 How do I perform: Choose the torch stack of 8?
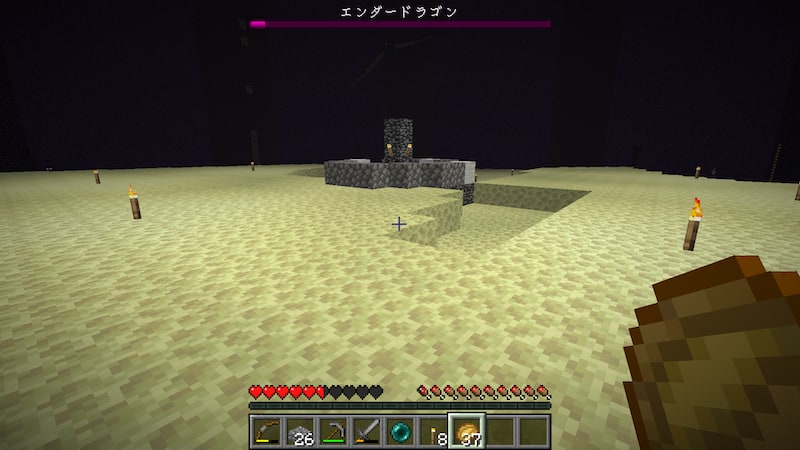433,432
